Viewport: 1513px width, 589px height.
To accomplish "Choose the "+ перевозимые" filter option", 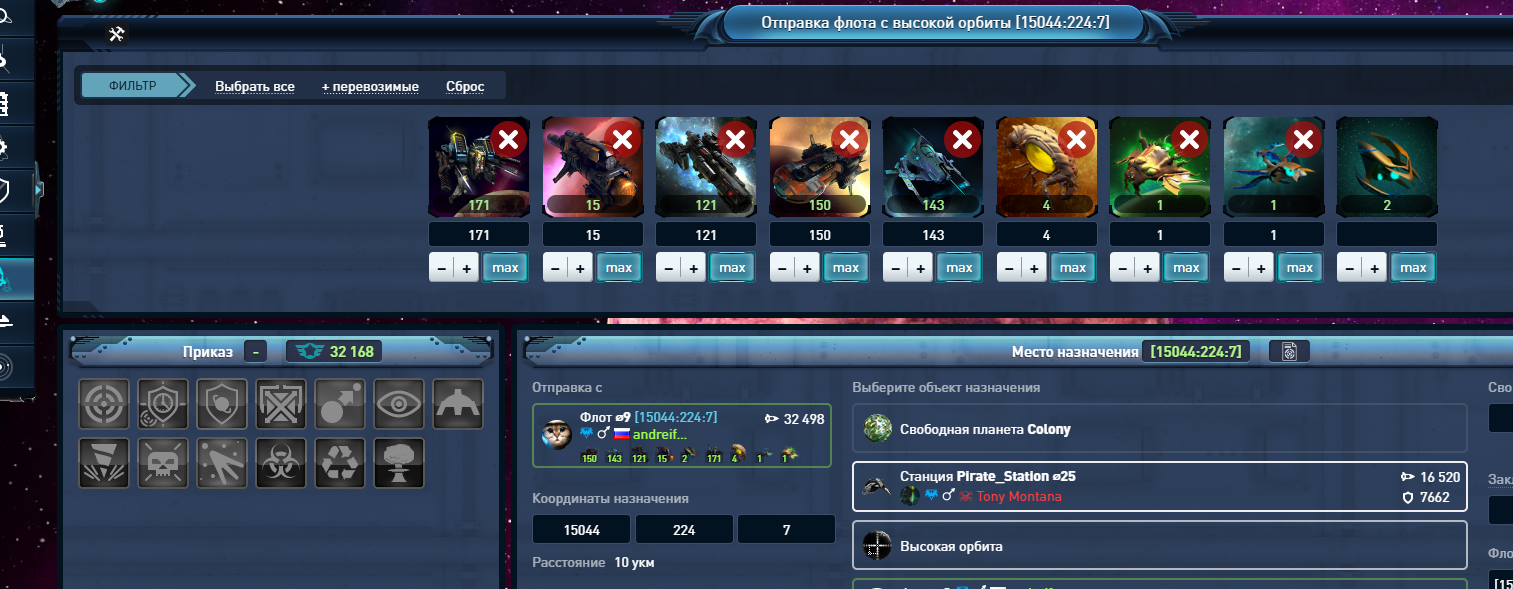I will [x=370, y=87].
